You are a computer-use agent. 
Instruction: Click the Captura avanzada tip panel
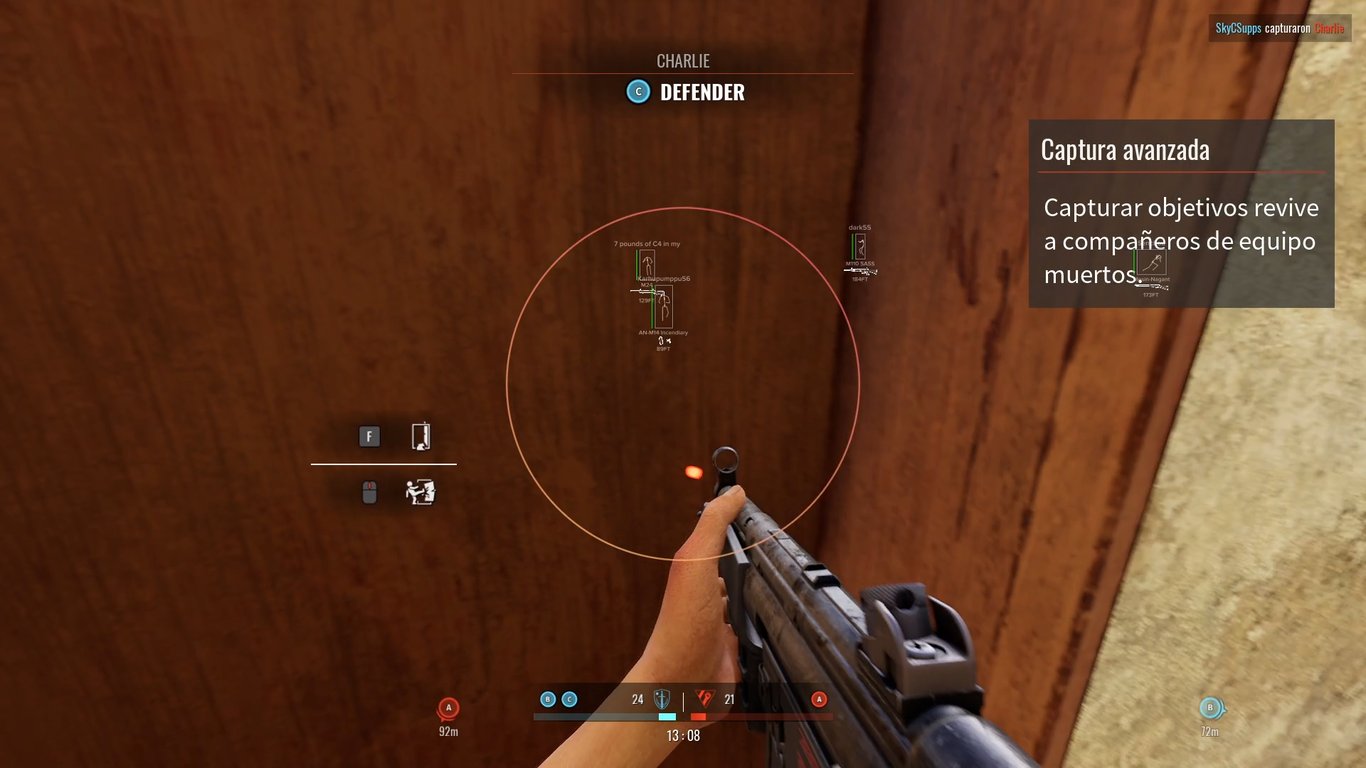point(1181,212)
